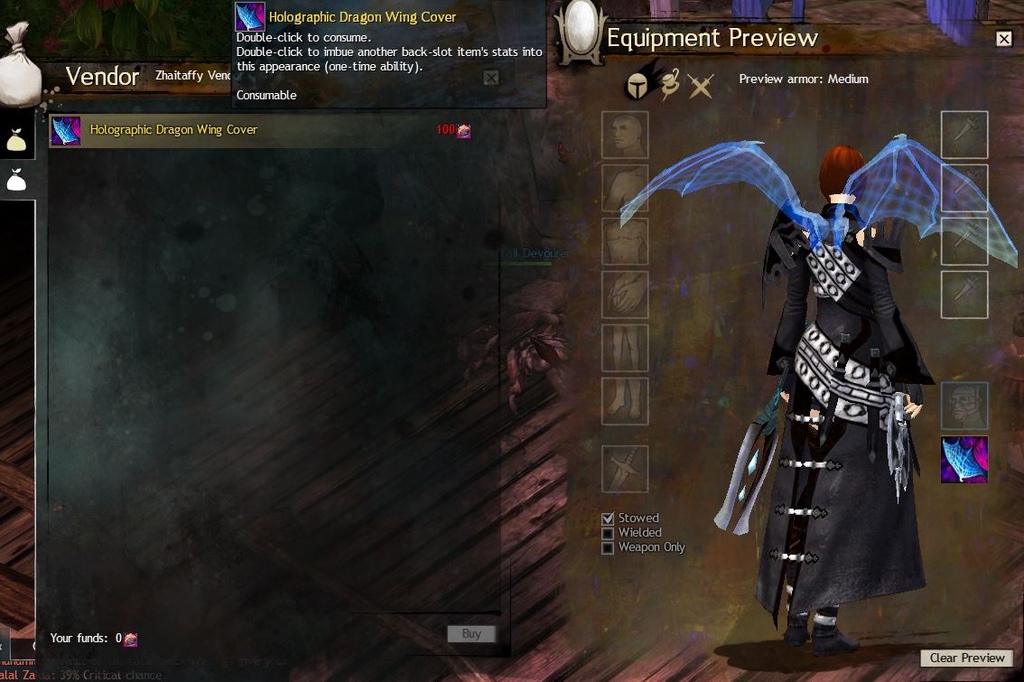Switch to the white bag vendor tab
Viewport: 1024px width, 682px height.
[x=16, y=181]
